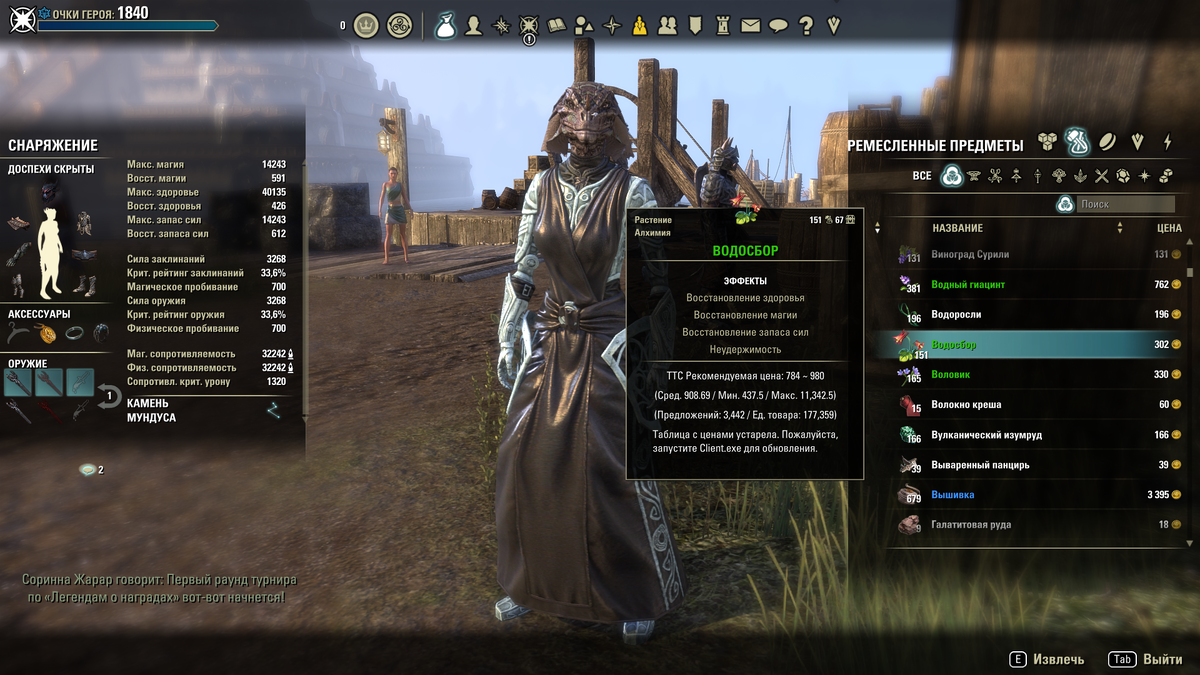Select the equipped helmet slot

pos(49,191)
